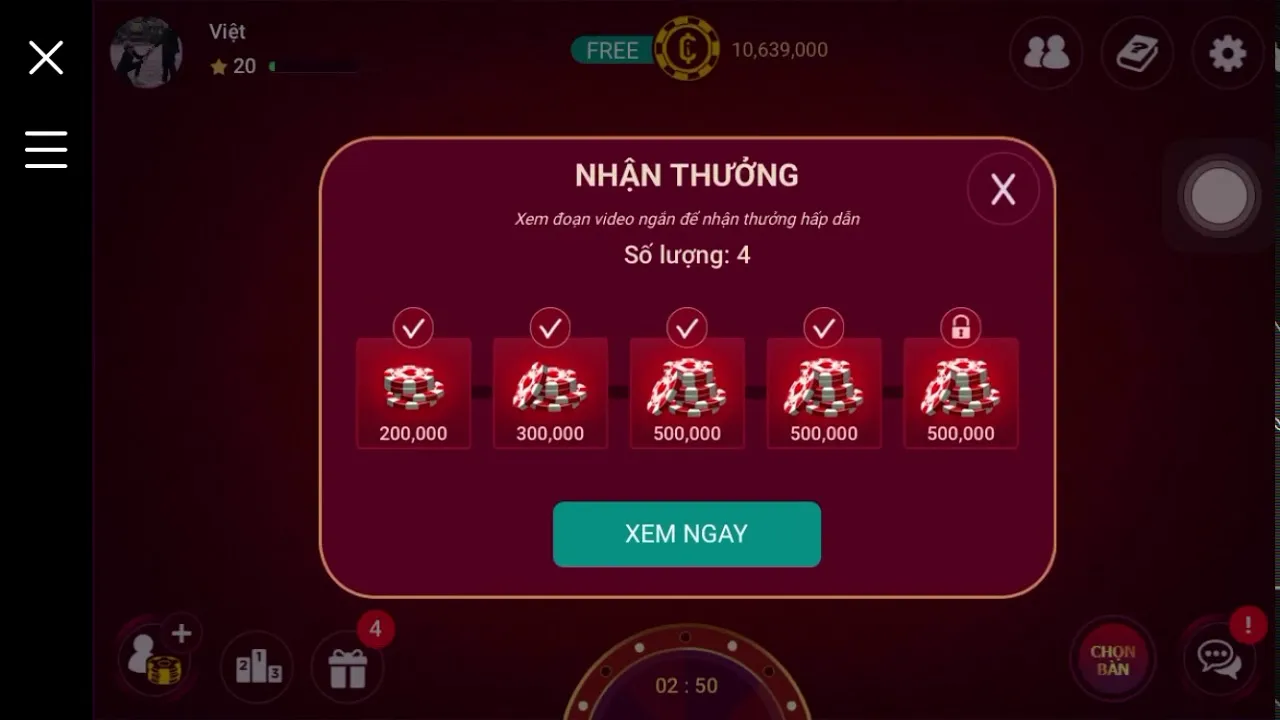Watch the video with XEM NGAY
The height and width of the screenshot is (720, 1280).
click(x=686, y=534)
